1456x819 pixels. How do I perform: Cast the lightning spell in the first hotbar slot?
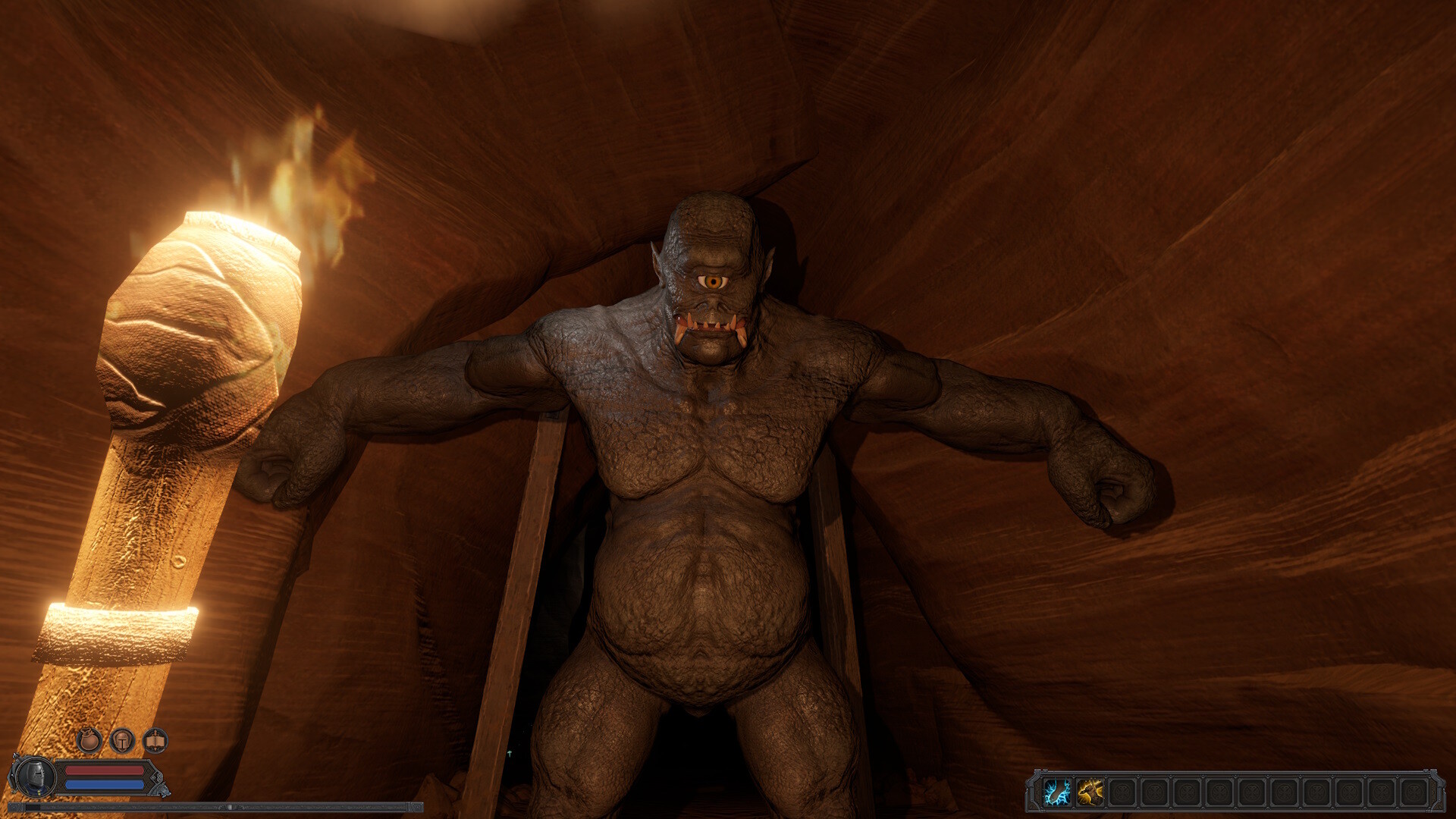coord(1057,793)
